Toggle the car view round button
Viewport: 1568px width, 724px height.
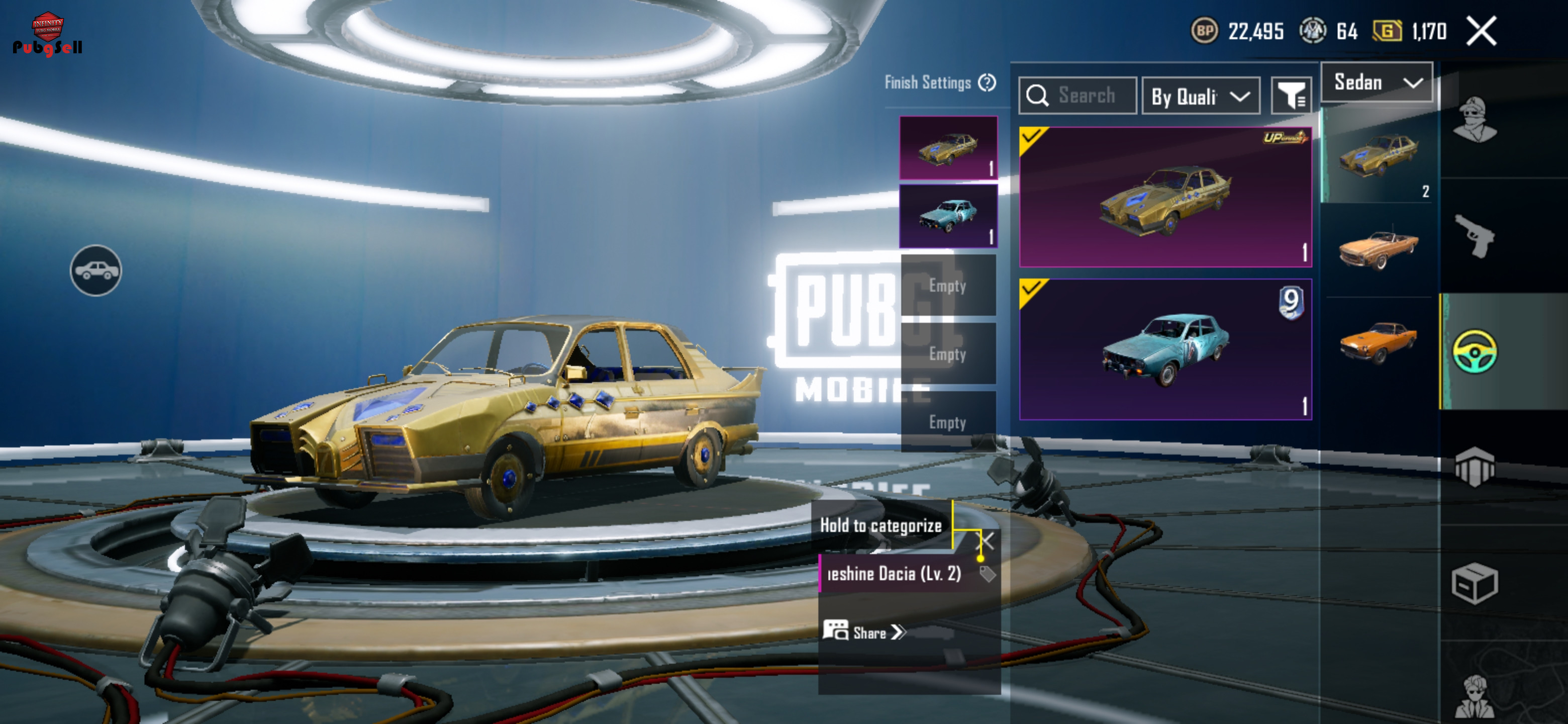point(95,270)
